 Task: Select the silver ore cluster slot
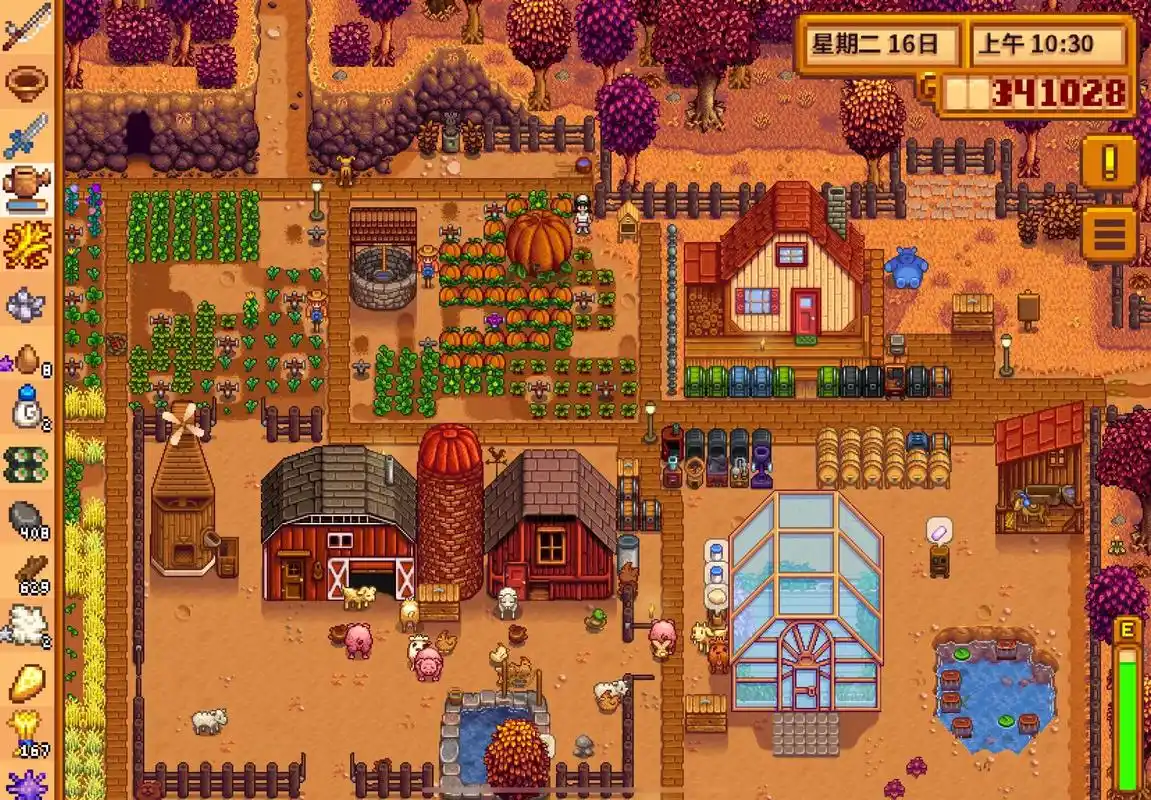click(x=26, y=303)
